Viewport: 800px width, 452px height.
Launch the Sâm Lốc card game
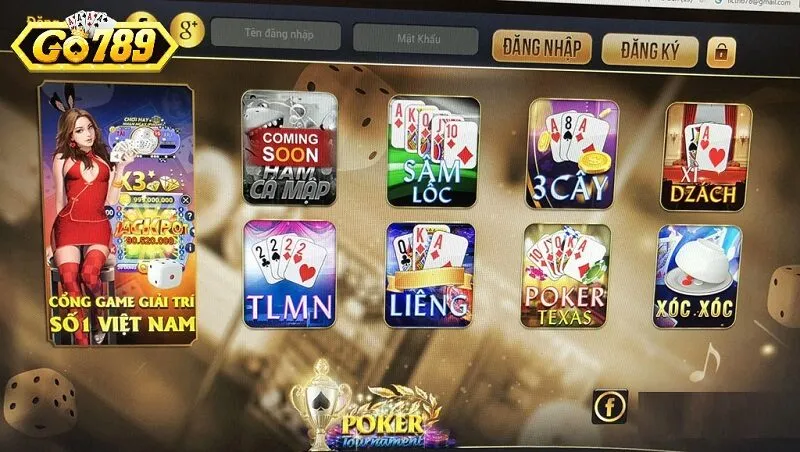pyautogui.click(x=432, y=151)
